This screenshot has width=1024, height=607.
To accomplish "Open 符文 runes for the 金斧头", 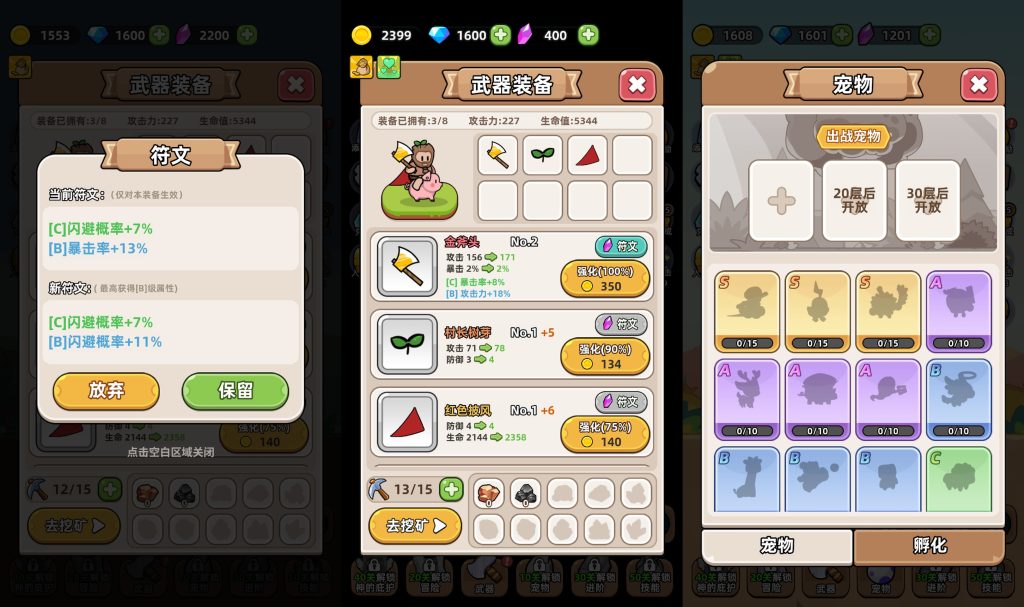I will 620,246.
